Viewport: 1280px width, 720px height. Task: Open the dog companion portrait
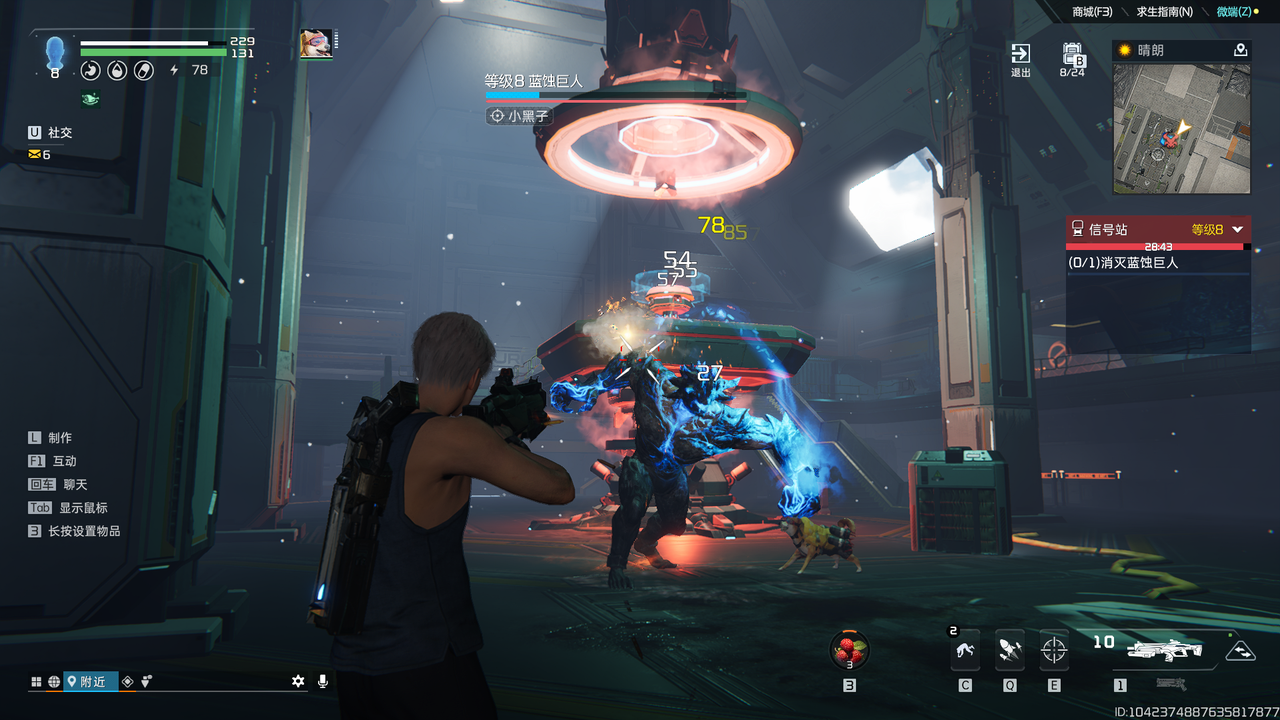tap(316, 44)
